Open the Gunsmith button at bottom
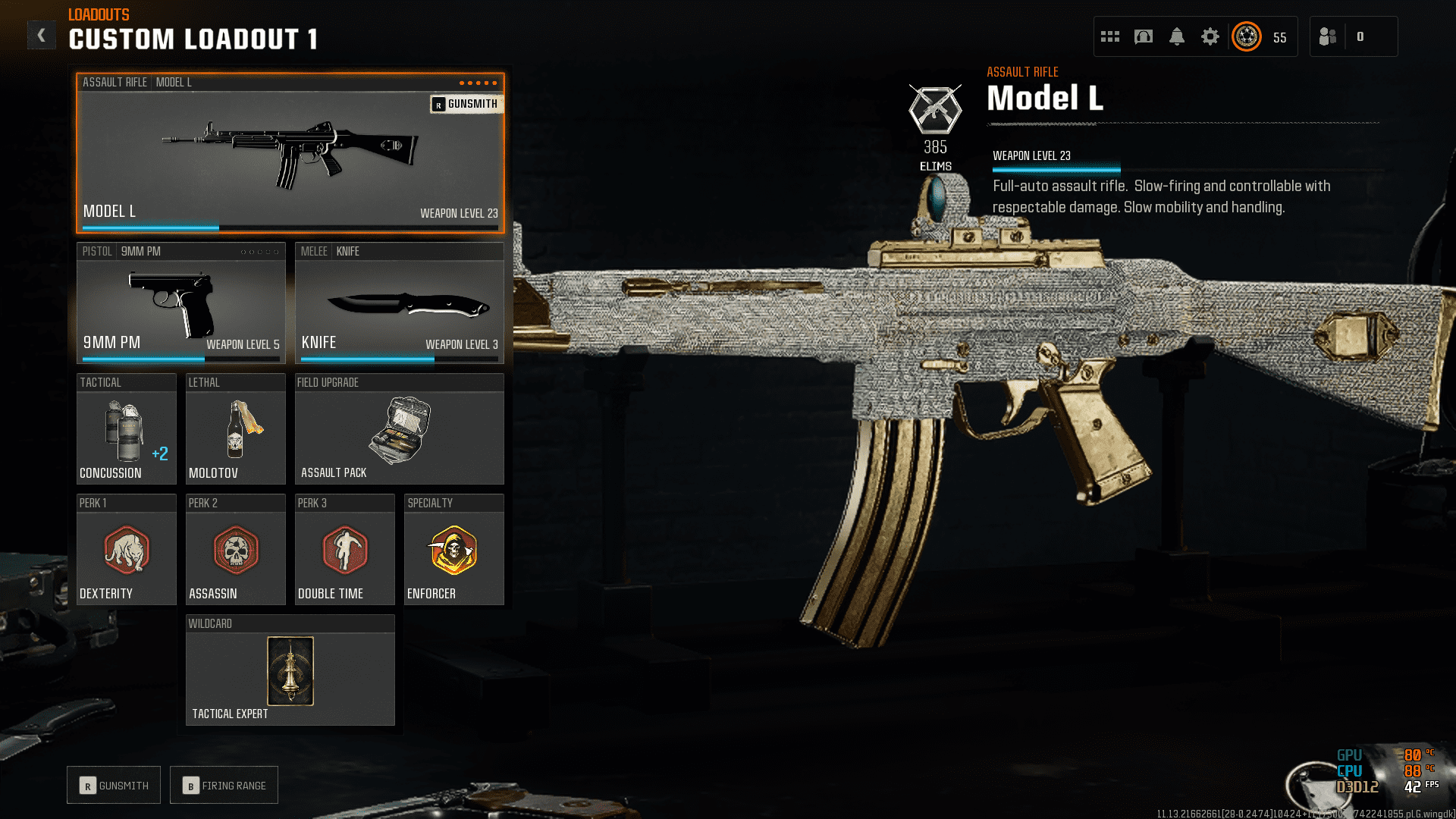The width and height of the screenshot is (1456, 819). pos(114,786)
